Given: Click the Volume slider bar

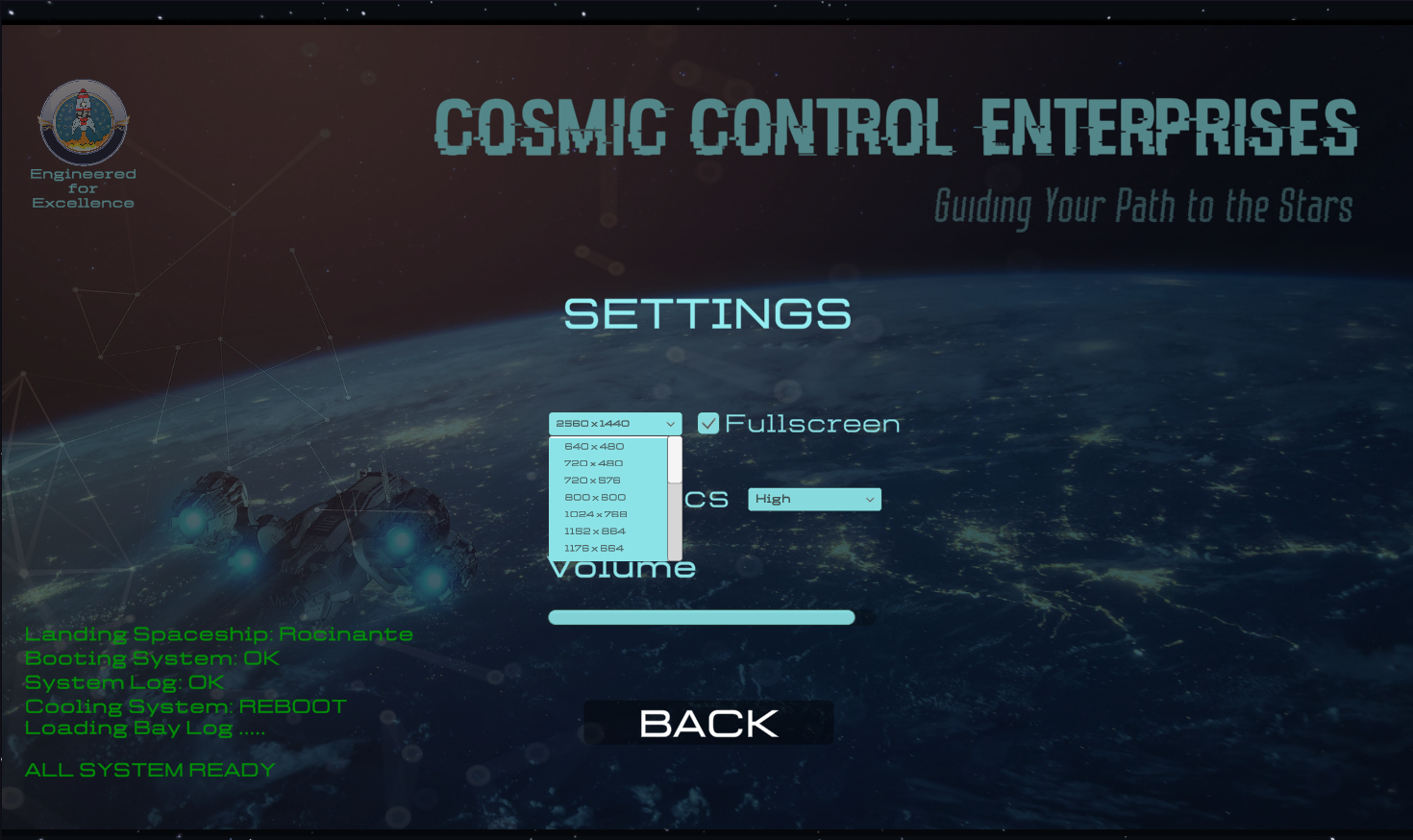Looking at the screenshot, I should click(x=702, y=617).
